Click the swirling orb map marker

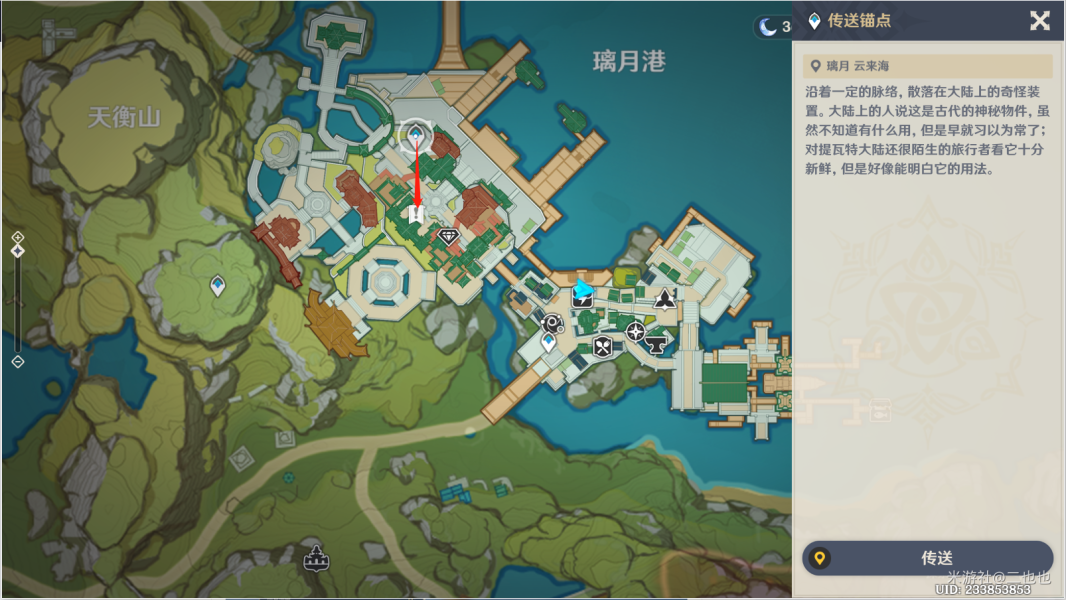pos(552,322)
